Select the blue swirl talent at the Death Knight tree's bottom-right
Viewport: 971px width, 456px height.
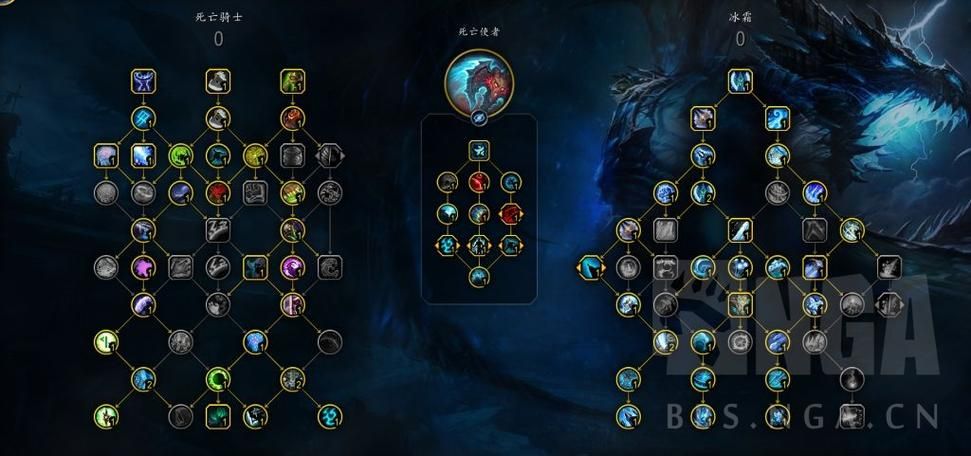click(x=329, y=415)
